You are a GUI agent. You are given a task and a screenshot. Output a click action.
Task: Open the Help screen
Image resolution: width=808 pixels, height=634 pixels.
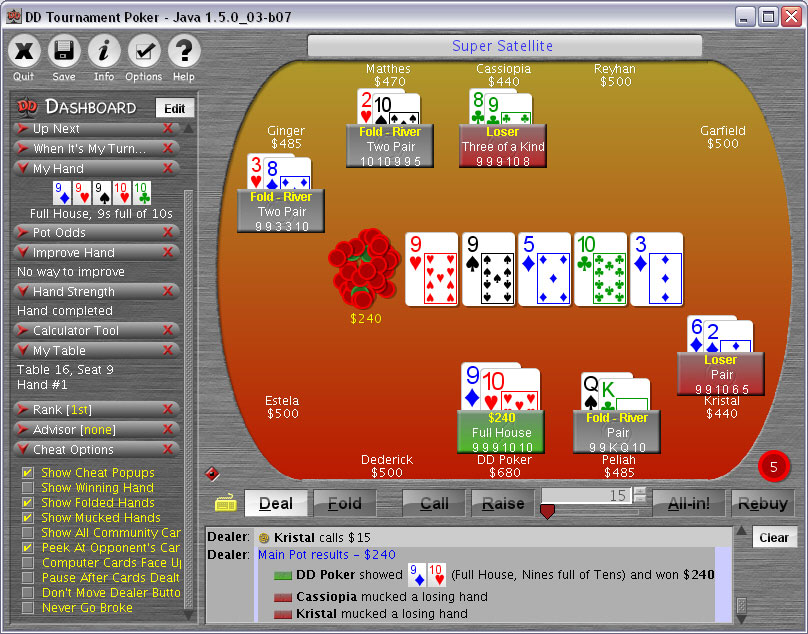point(184,51)
